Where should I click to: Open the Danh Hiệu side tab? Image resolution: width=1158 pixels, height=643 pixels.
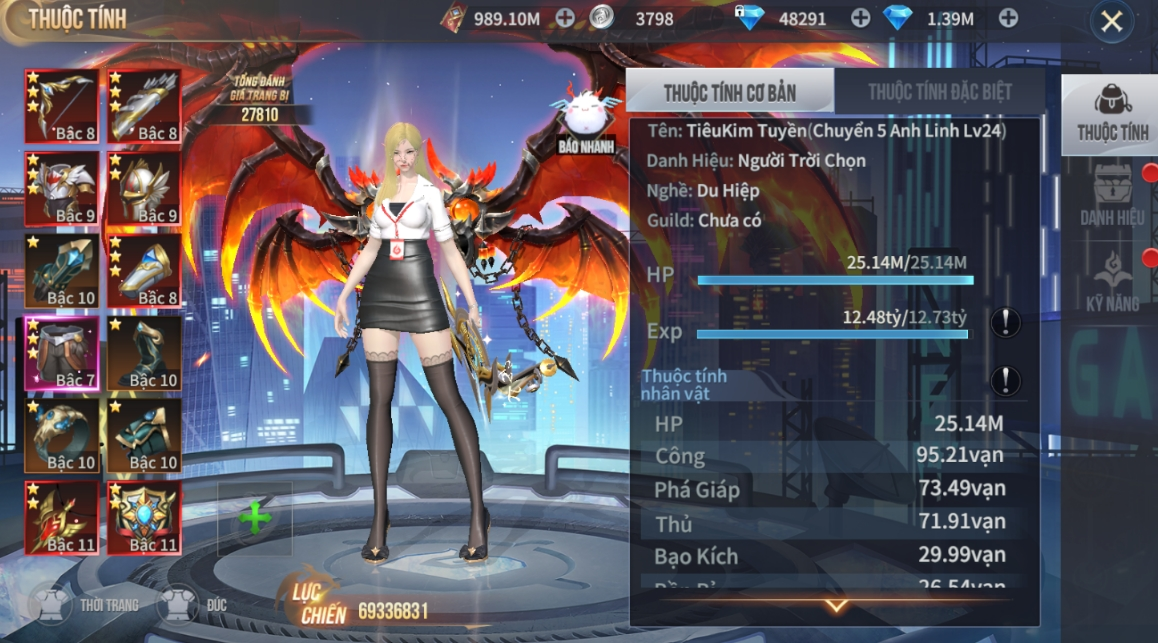1112,195
